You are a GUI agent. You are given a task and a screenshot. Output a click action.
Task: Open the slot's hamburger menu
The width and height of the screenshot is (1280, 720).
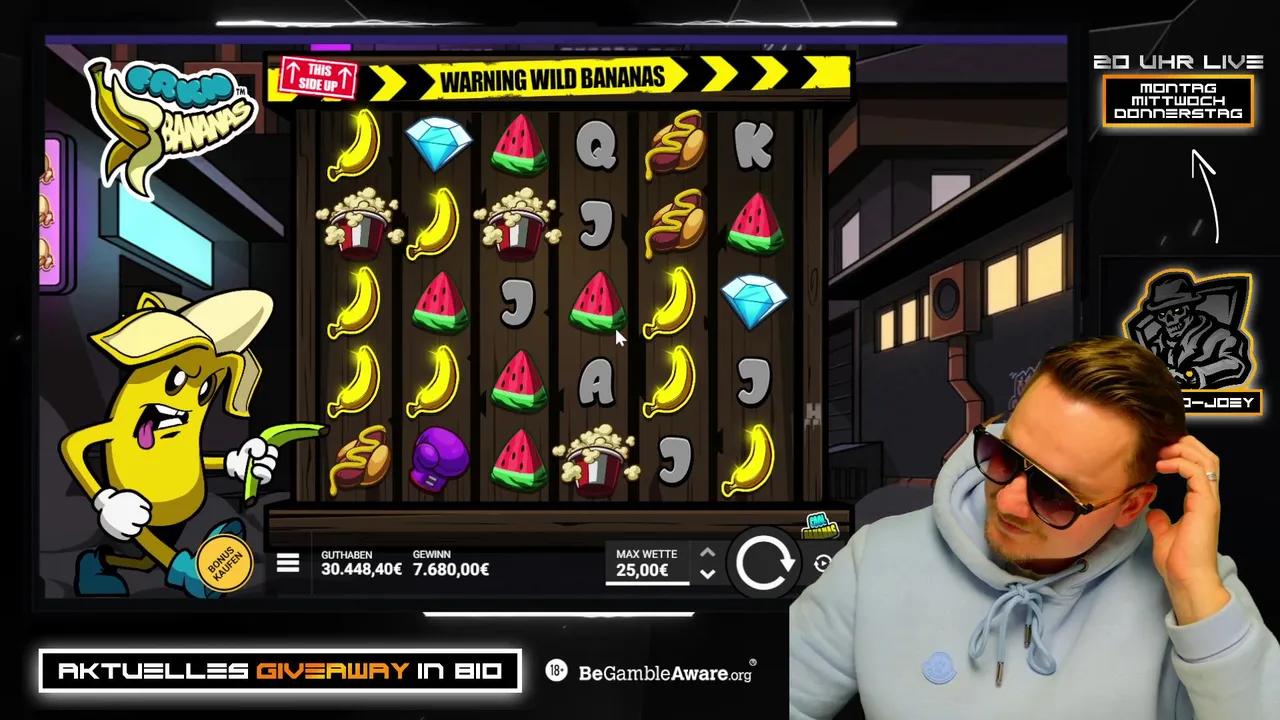(x=287, y=563)
